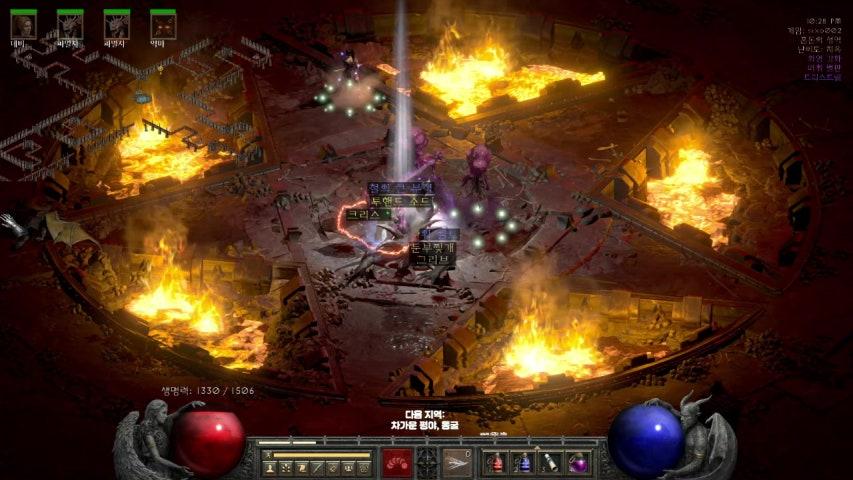The height and width of the screenshot is (480, 853).
Task: Drink the purple rejuvenation potion in belt
Action: (x=578, y=462)
